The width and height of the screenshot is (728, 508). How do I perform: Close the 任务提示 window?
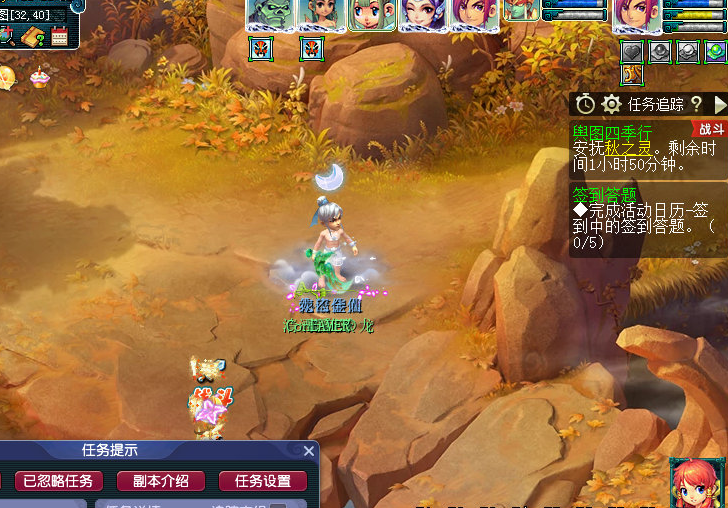309,451
